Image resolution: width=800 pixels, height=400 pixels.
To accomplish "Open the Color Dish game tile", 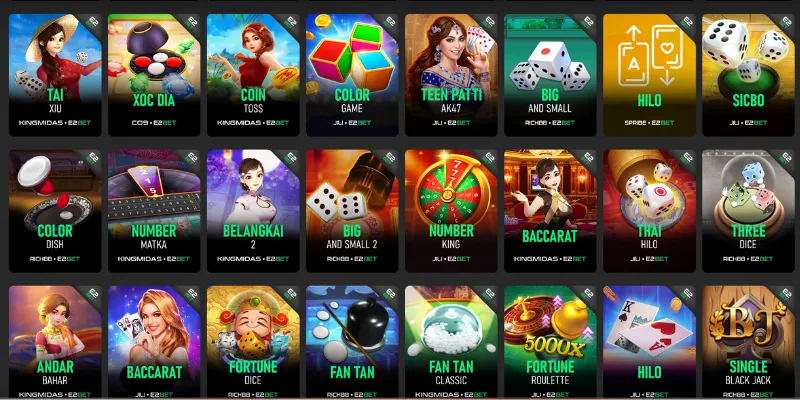I will coord(54,211).
